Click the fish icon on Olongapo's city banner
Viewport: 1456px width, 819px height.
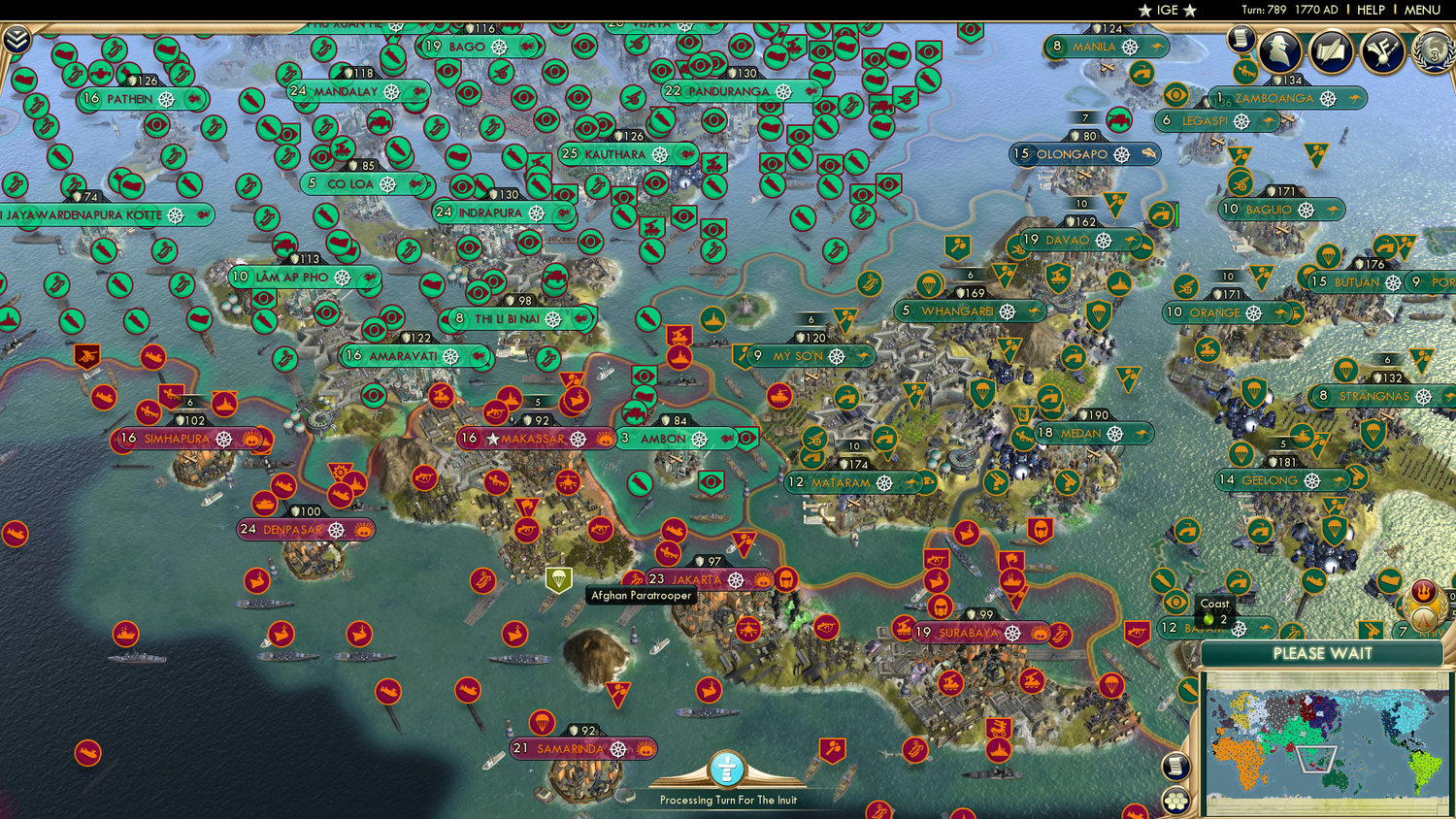coord(1148,153)
